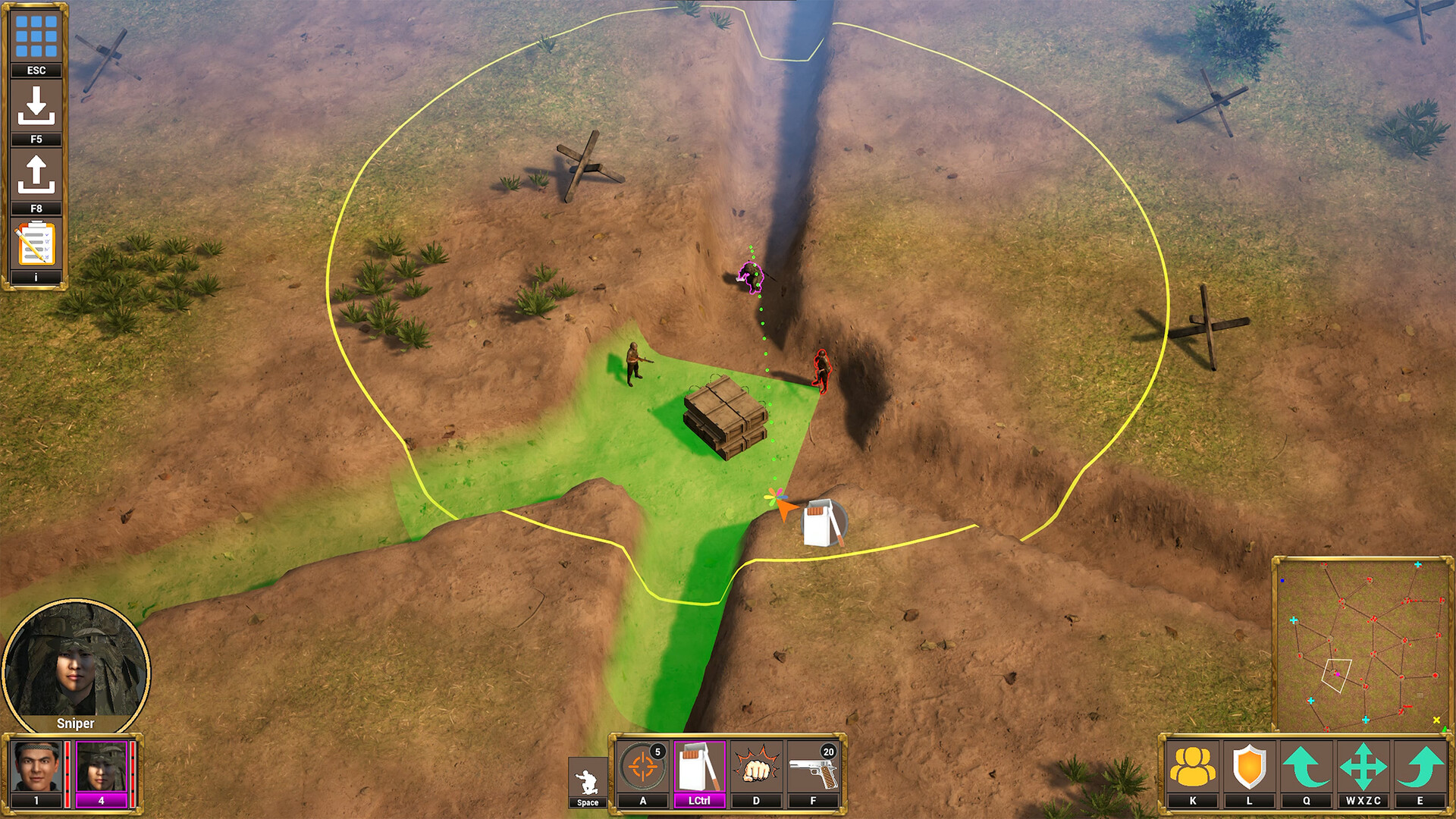
Task: Select the cigarette pack item on LCtrl slot
Action: tap(699, 766)
